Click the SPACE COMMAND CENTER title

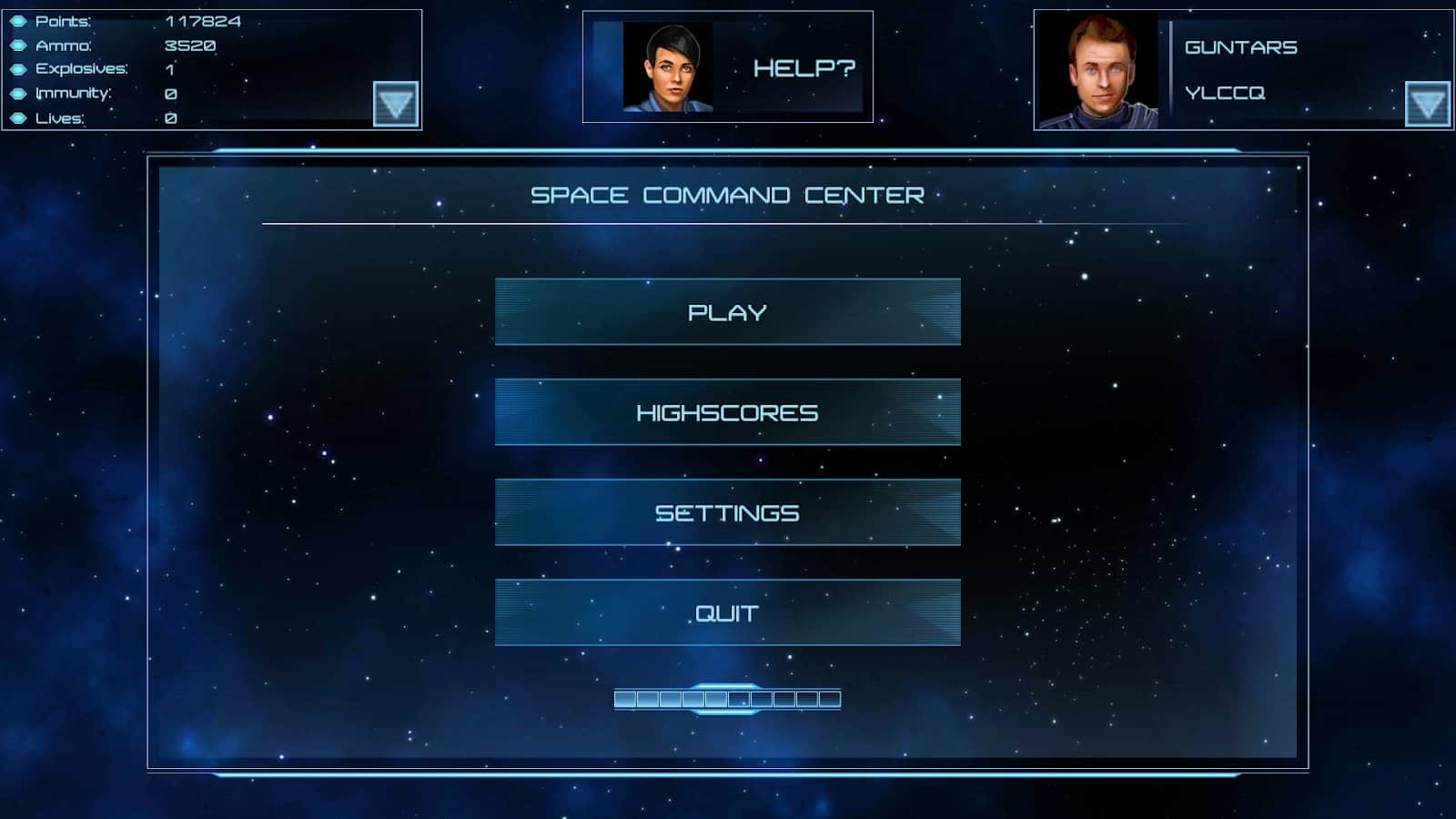click(728, 194)
